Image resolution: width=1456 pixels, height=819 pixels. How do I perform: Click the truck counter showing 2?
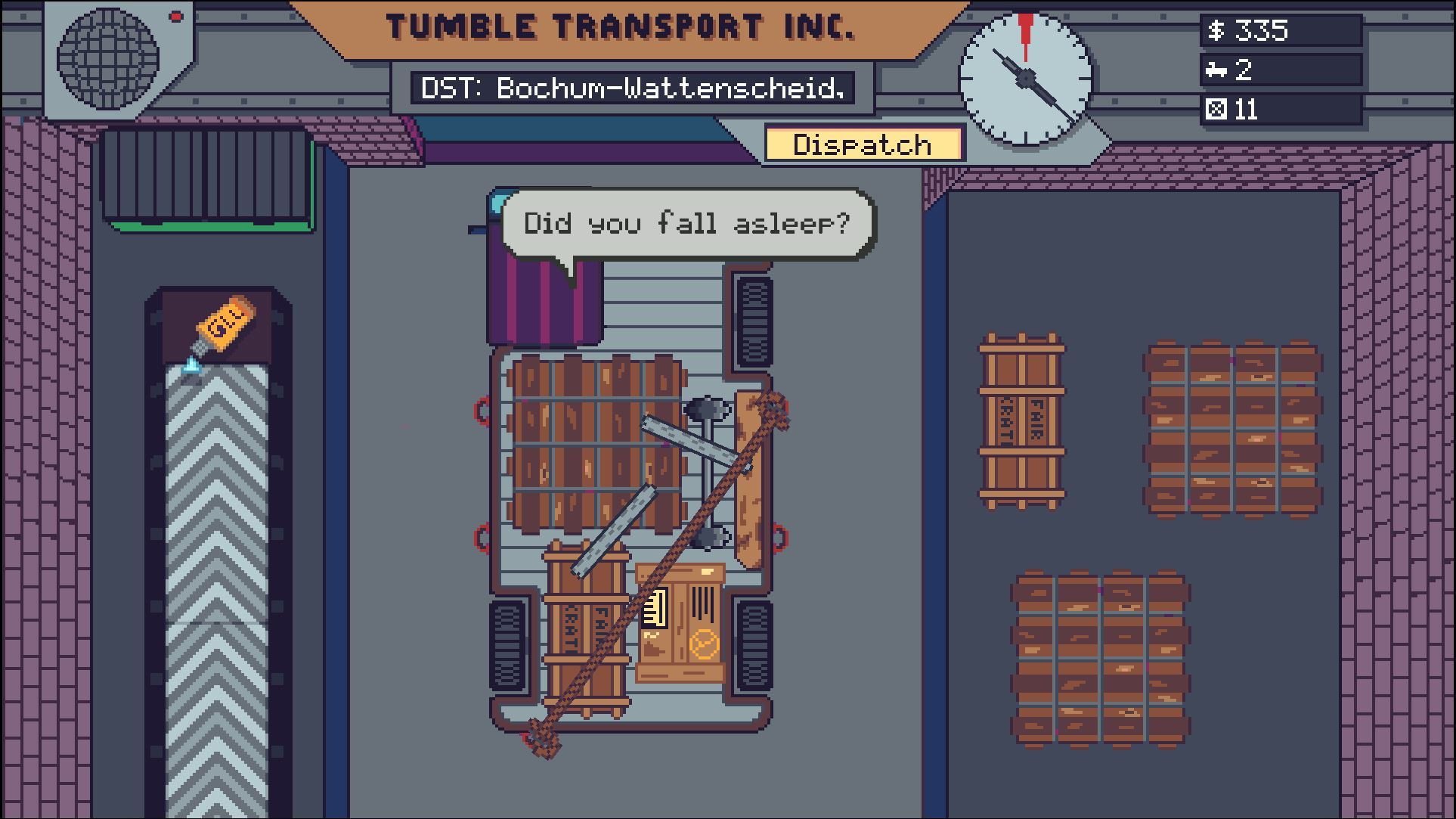click(1280, 71)
